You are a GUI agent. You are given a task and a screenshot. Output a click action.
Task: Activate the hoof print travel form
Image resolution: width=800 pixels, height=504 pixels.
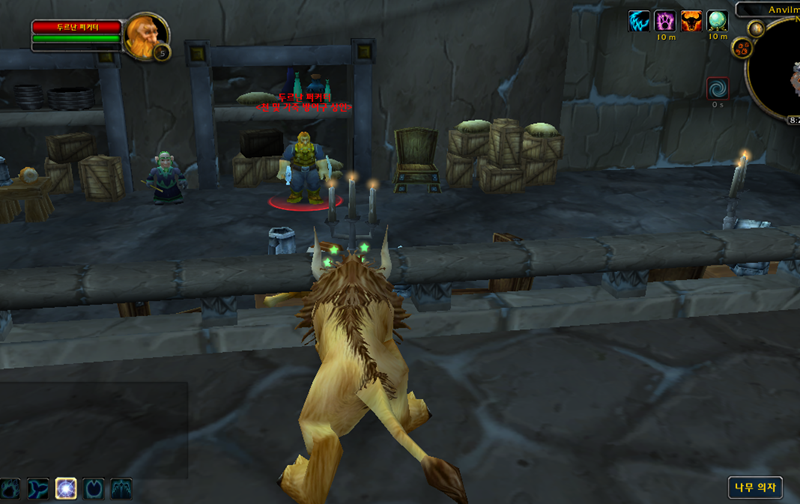[x=94, y=489]
